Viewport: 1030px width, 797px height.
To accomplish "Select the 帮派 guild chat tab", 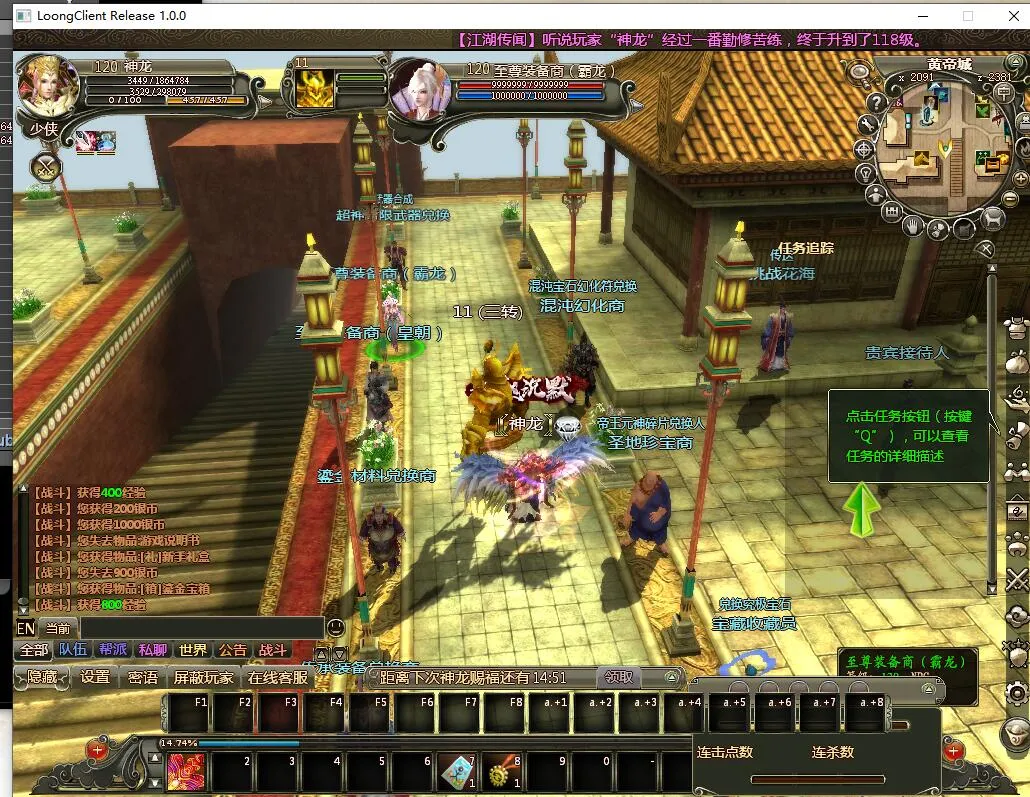I will coord(113,649).
